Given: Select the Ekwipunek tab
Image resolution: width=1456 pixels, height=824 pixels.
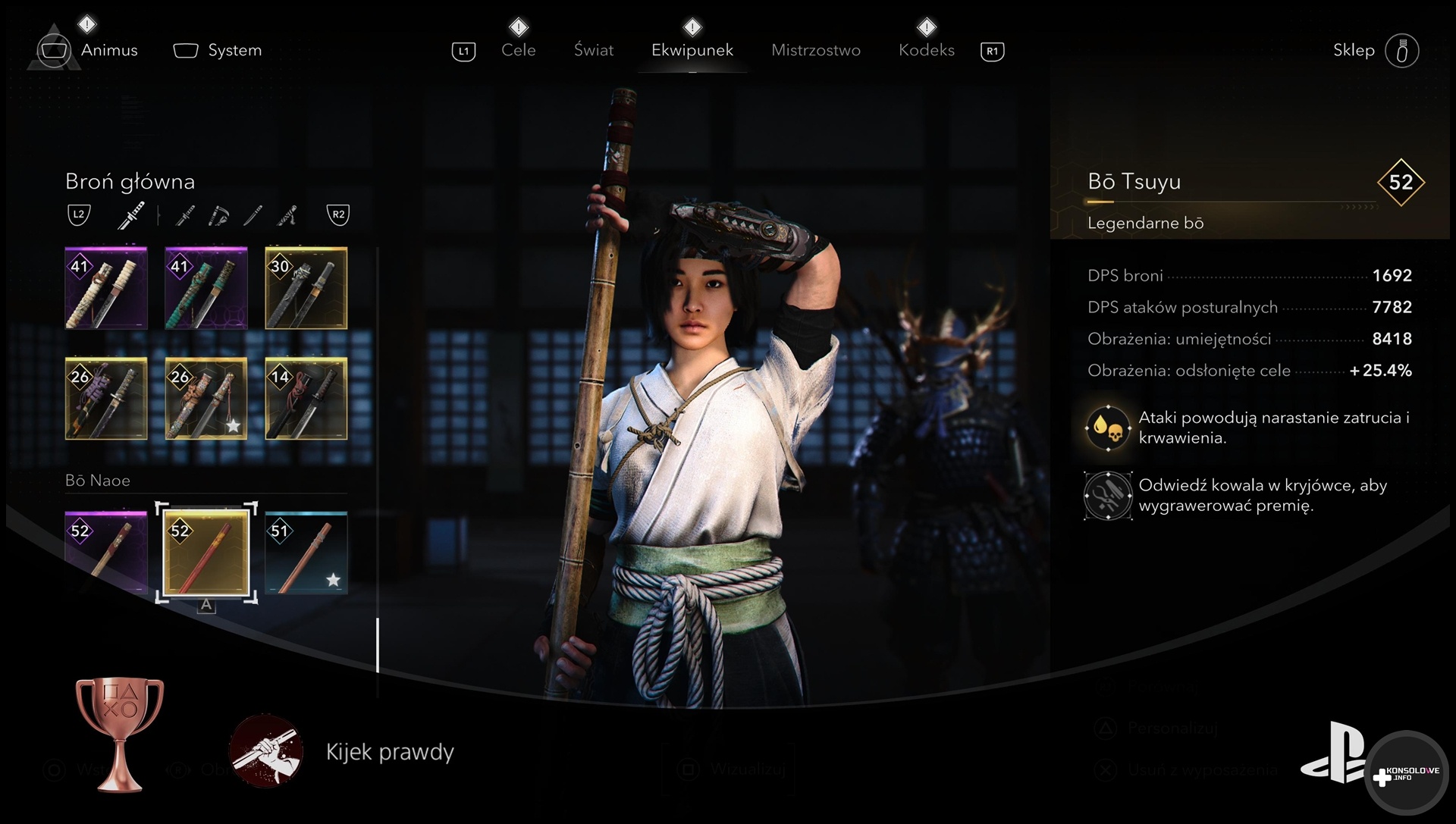Looking at the screenshot, I should click(x=692, y=50).
